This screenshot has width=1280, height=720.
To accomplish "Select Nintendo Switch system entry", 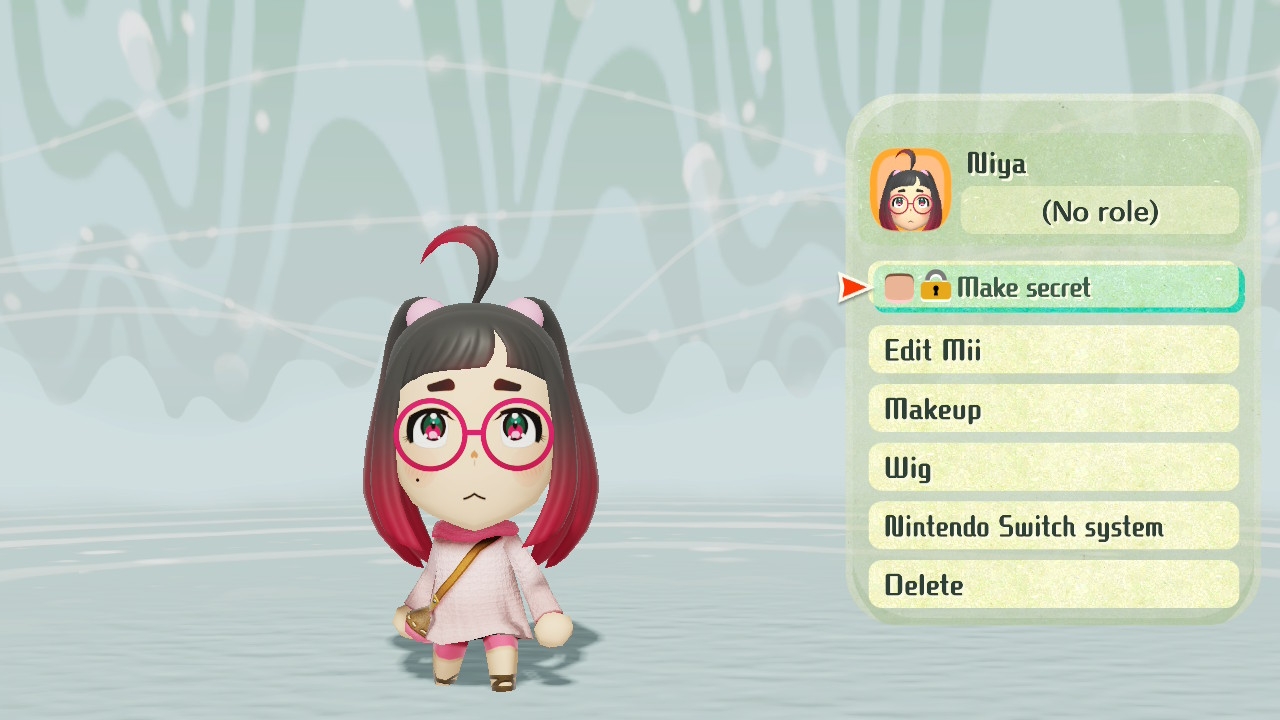I will (x=1054, y=527).
